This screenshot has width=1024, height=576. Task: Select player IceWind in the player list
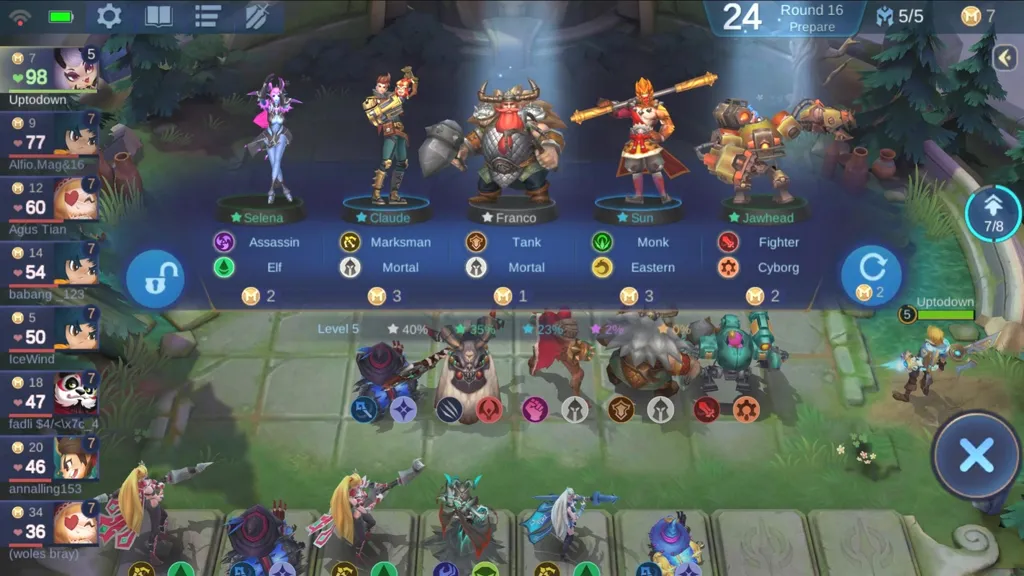coord(50,331)
